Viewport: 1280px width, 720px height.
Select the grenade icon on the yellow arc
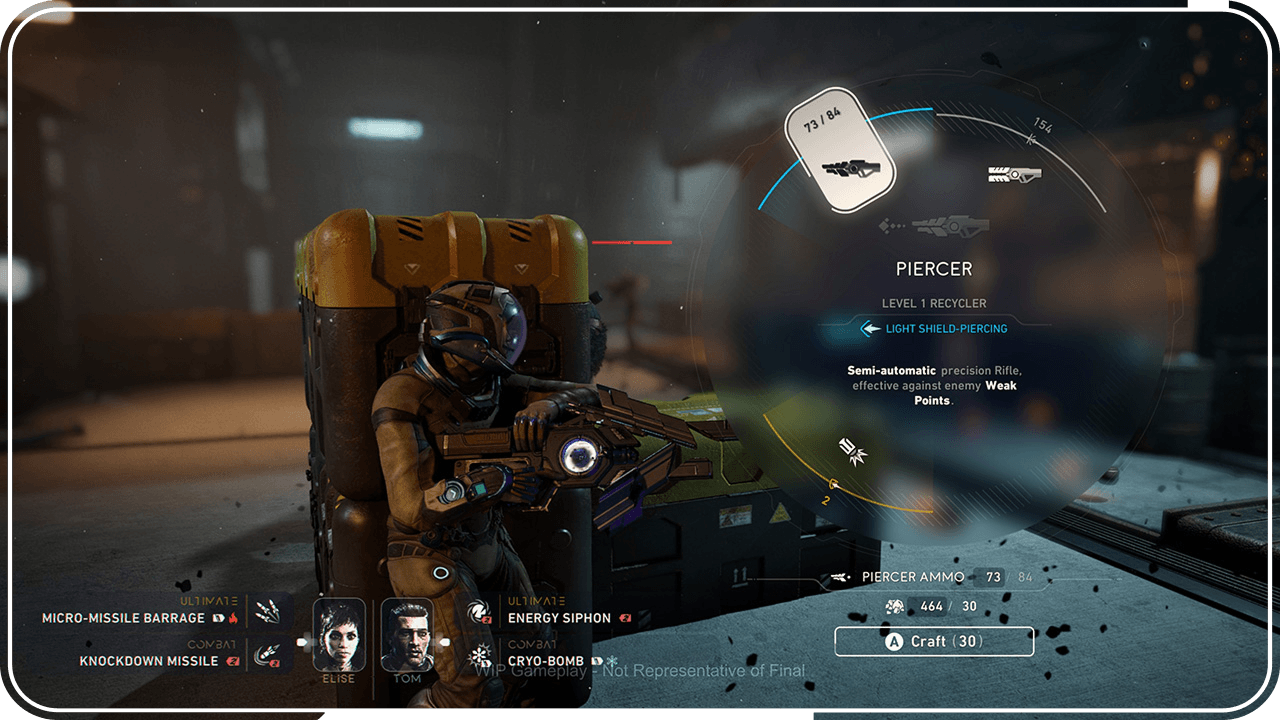point(853,452)
